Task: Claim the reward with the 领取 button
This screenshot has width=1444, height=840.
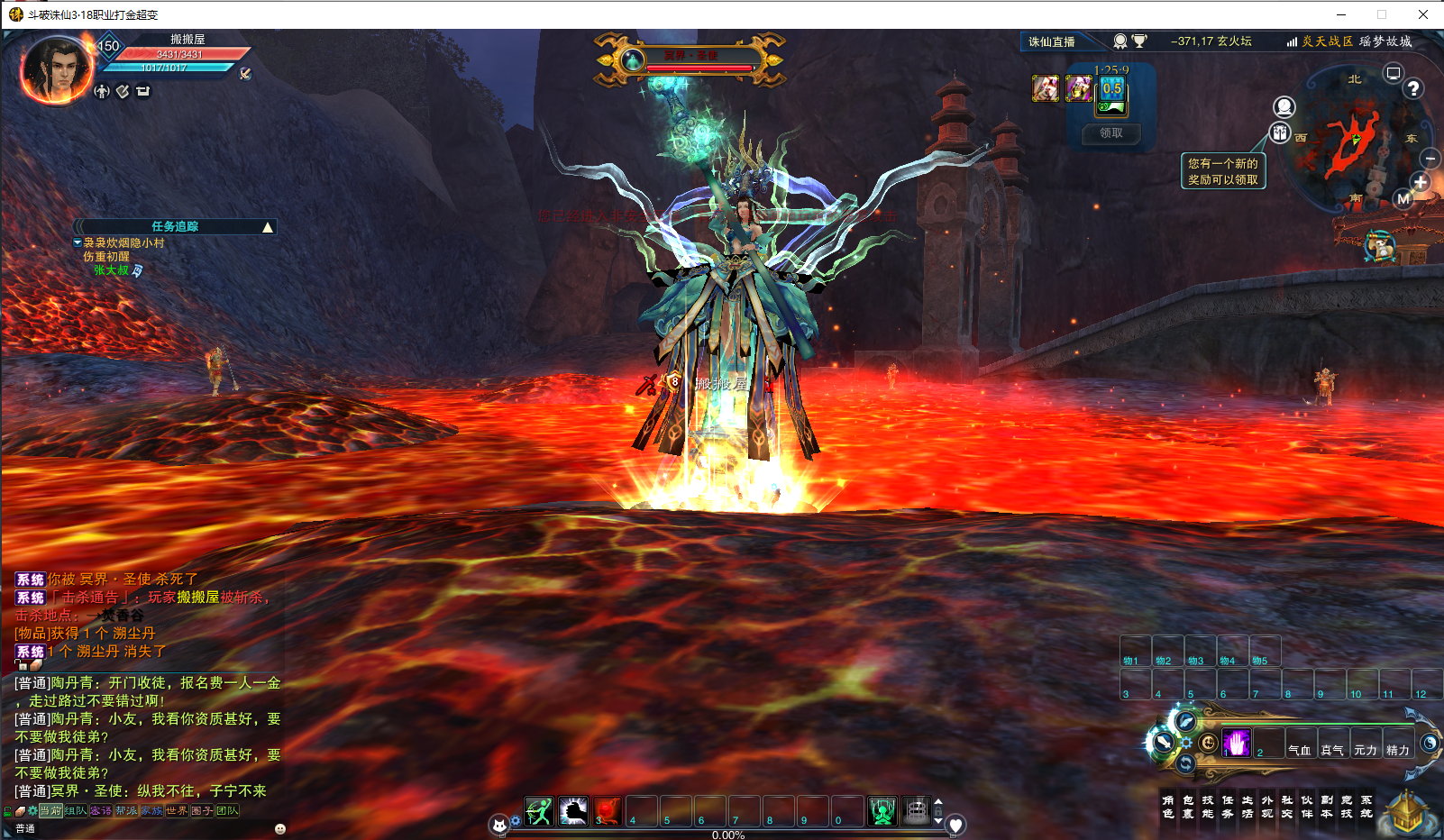Action: coord(1111,133)
